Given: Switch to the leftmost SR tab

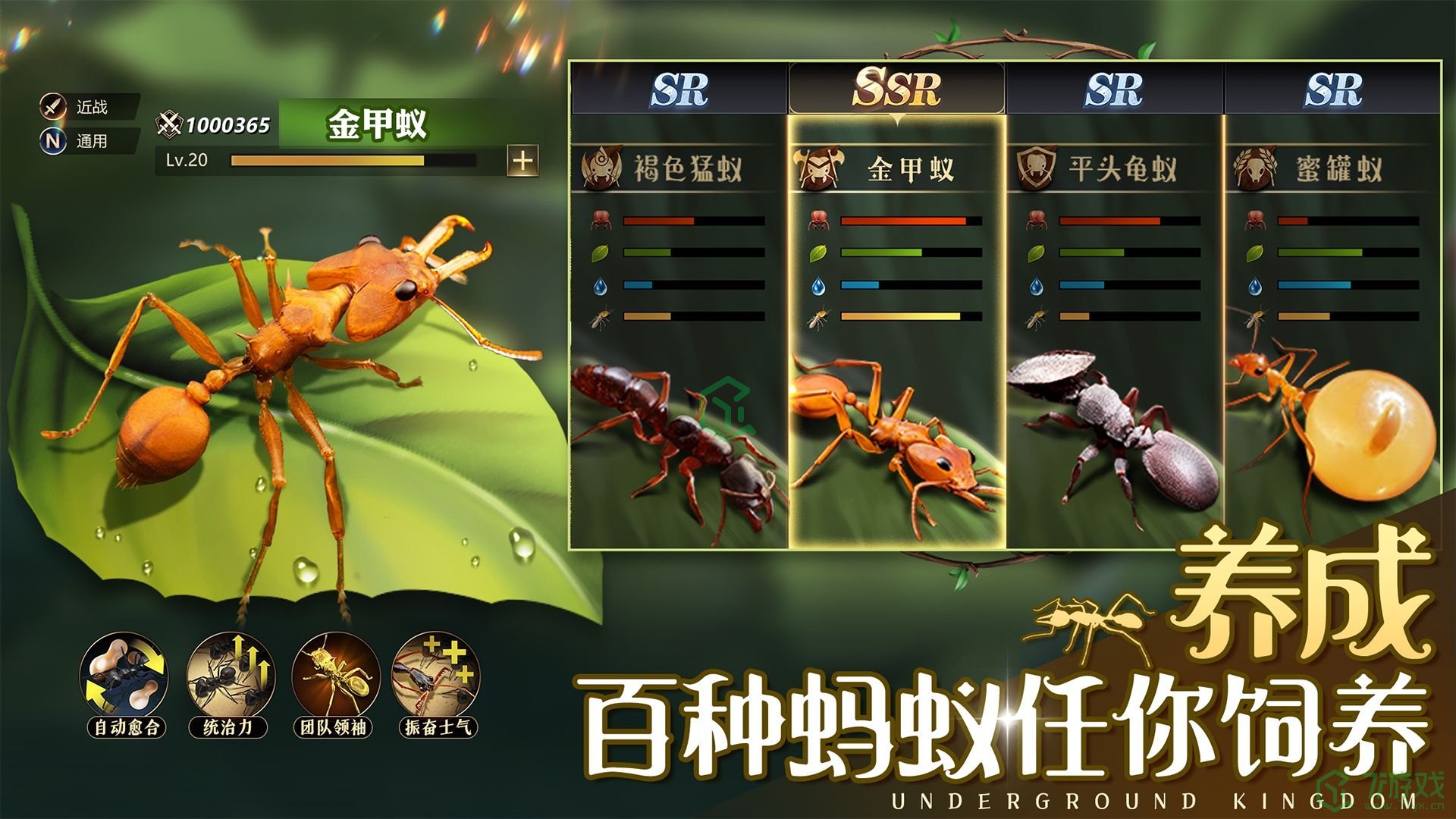Looking at the screenshot, I should click(x=679, y=89).
